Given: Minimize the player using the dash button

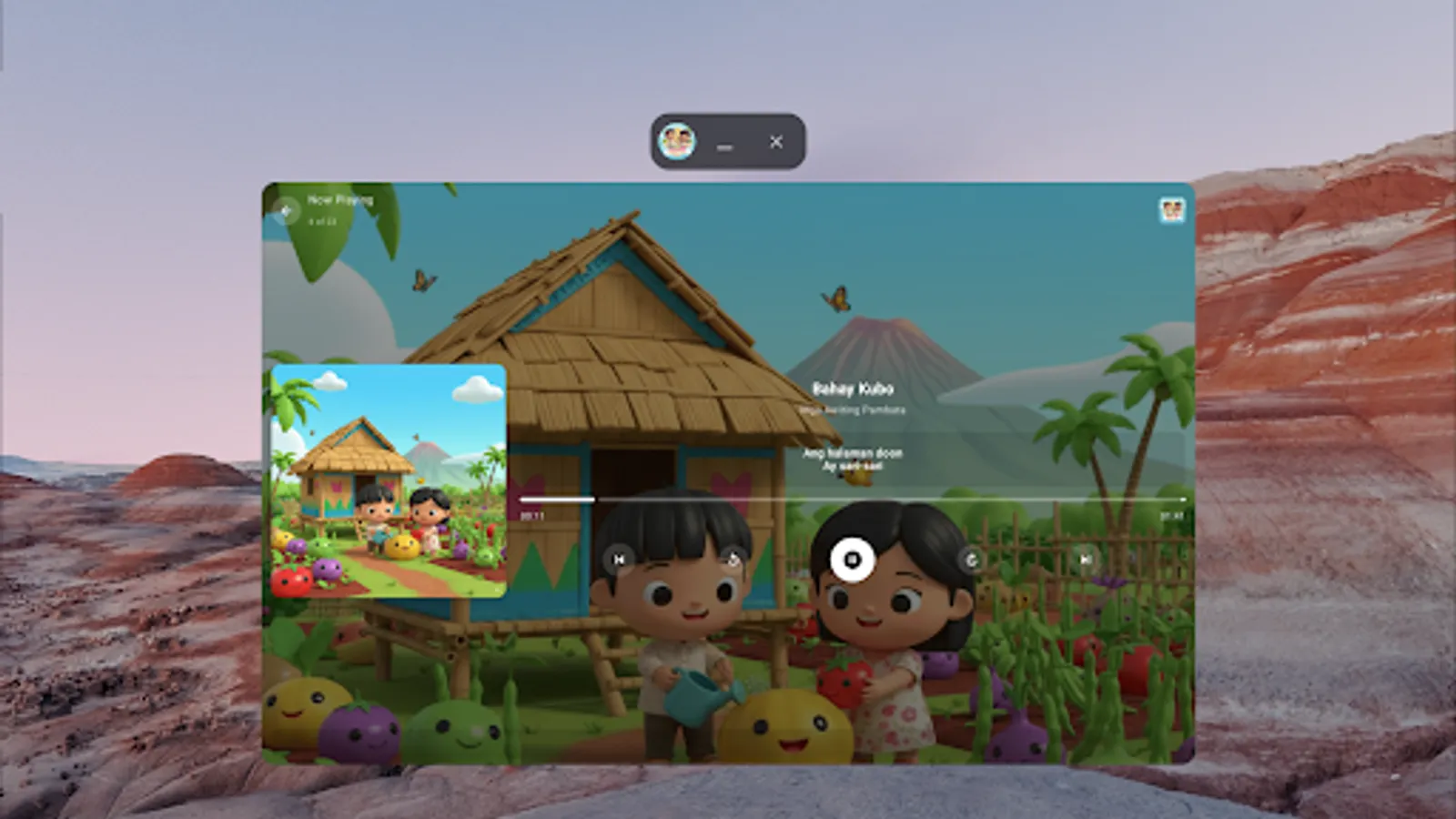Looking at the screenshot, I should coord(724,146).
